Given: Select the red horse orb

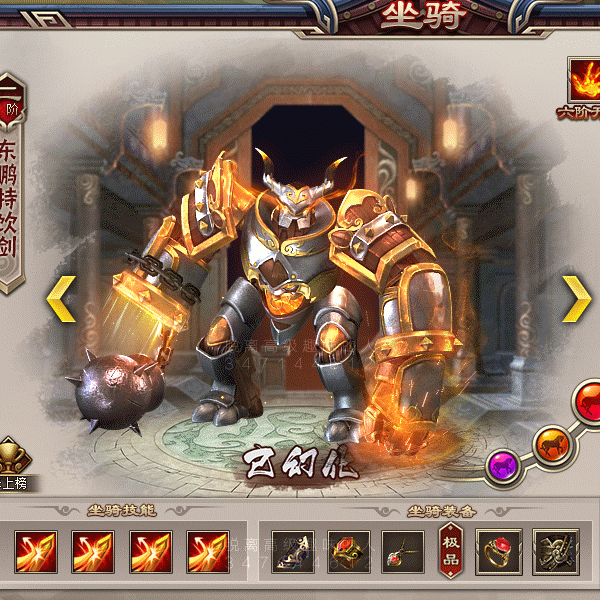Looking at the screenshot, I should 587,401.
